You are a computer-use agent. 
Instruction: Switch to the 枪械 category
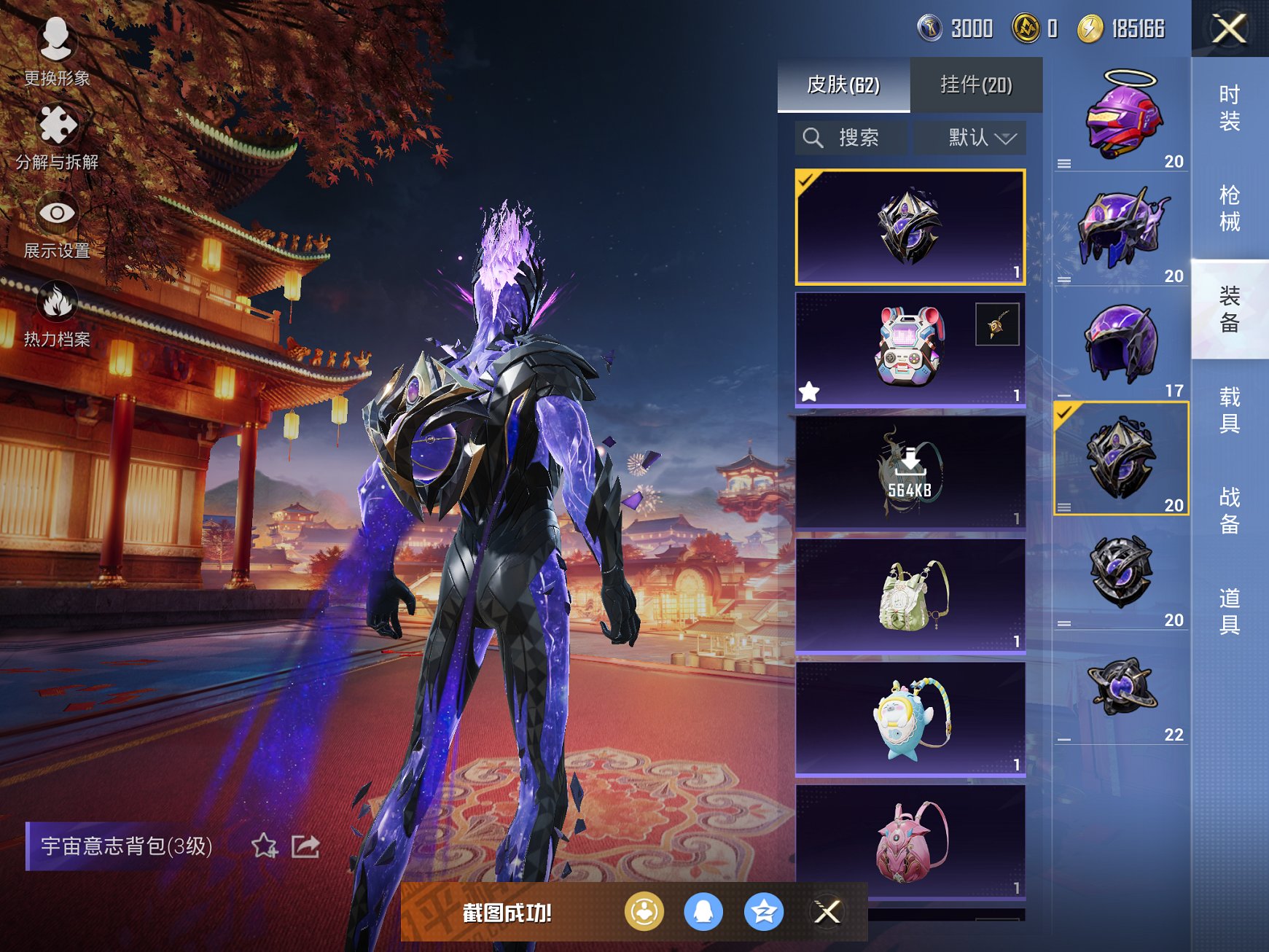pos(1230,208)
